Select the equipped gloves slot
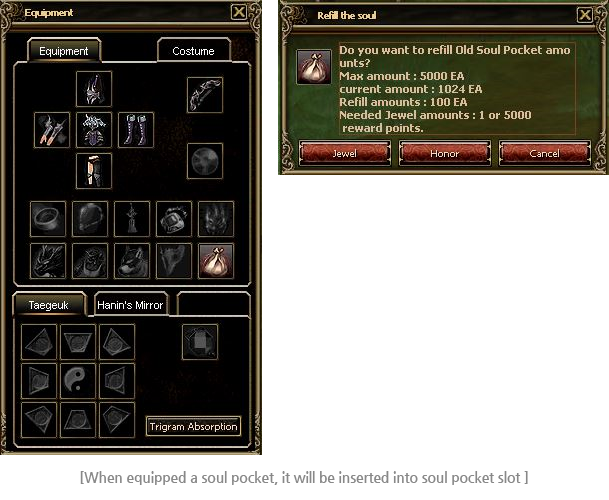 pyautogui.click(x=52, y=129)
